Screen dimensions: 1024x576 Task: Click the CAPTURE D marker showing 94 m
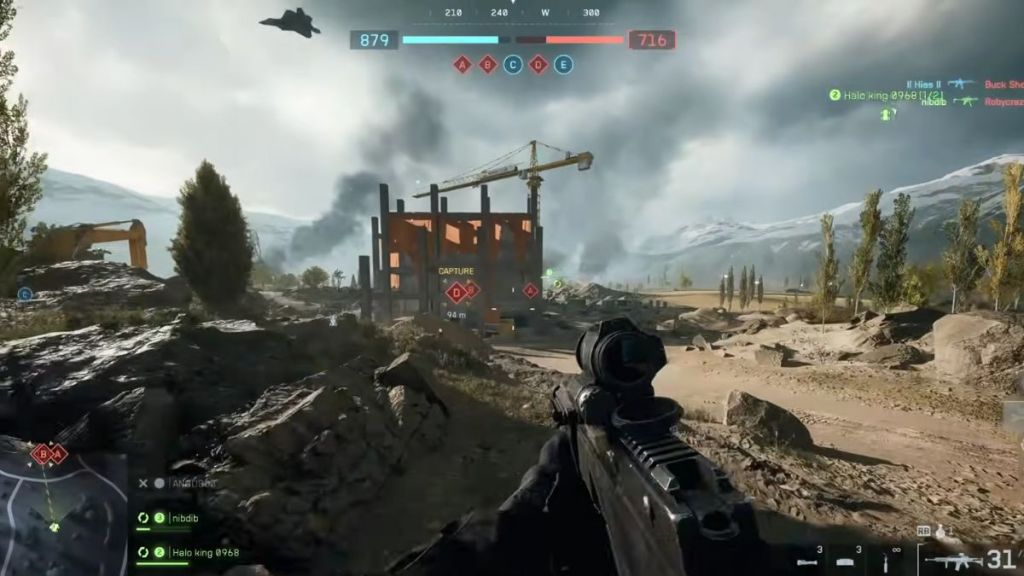pyautogui.click(x=457, y=292)
